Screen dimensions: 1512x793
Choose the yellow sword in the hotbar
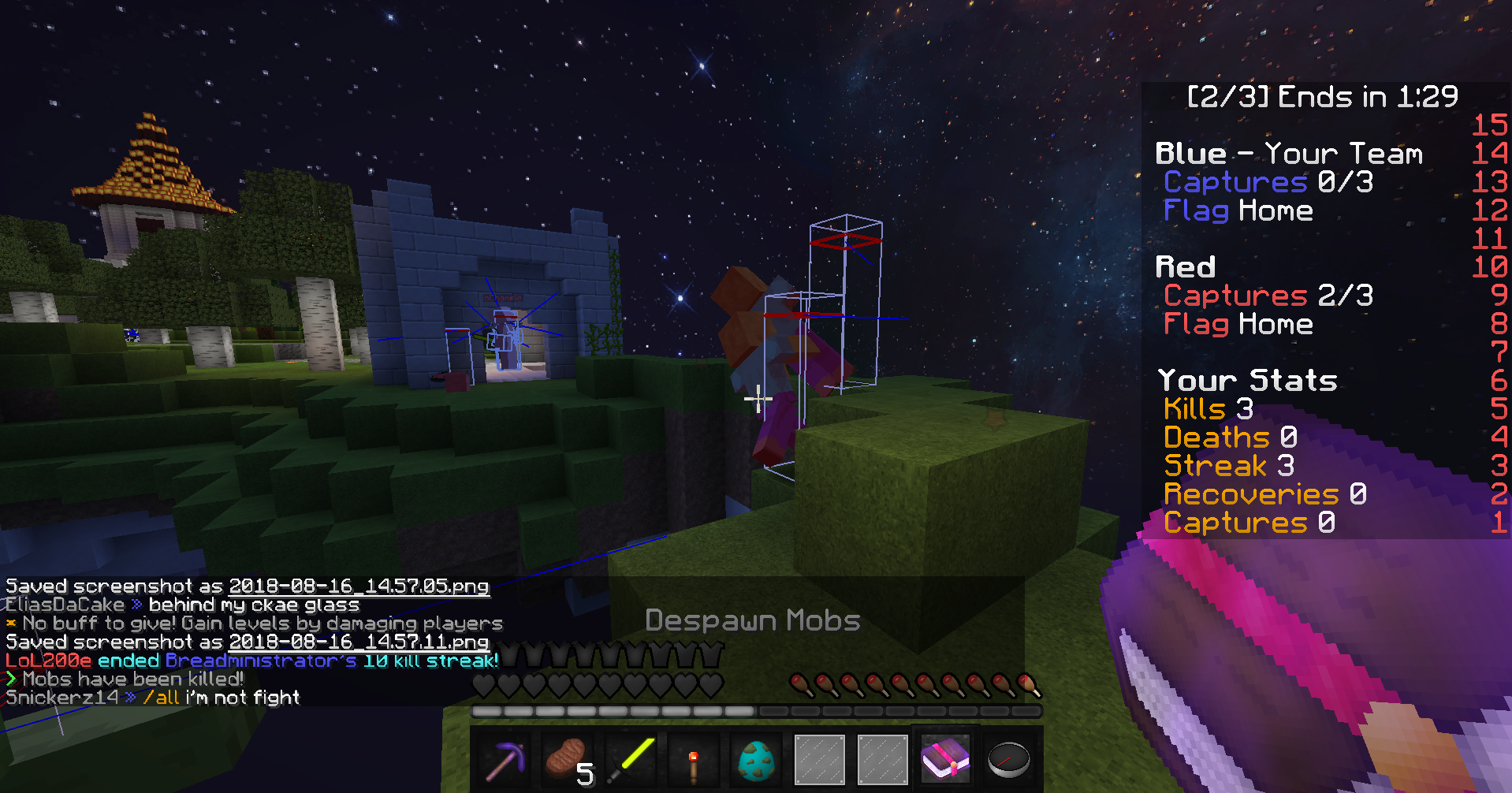(x=631, y=760)
